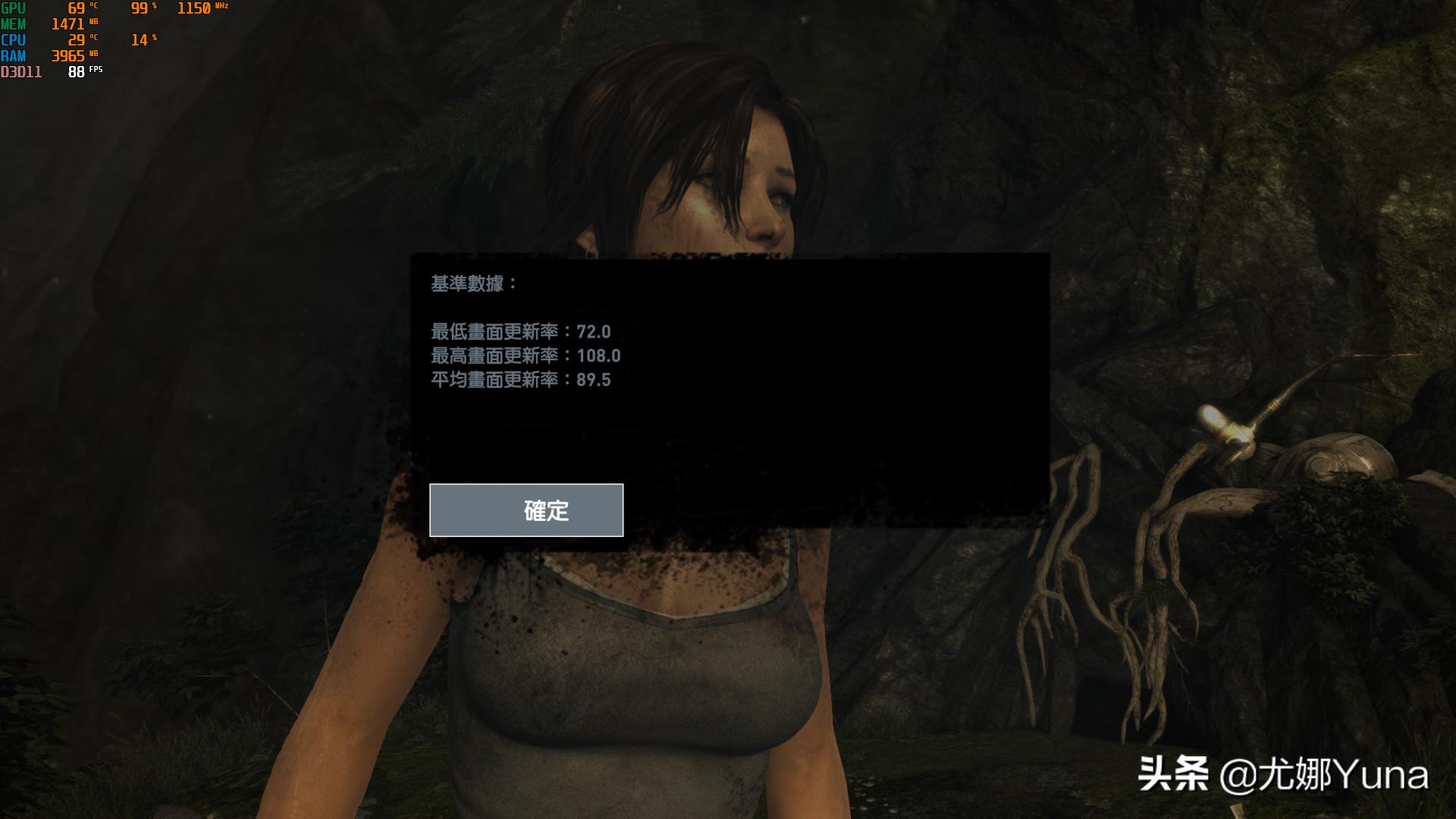Click the 99 % GPU usage value

(x=139, y=8)
